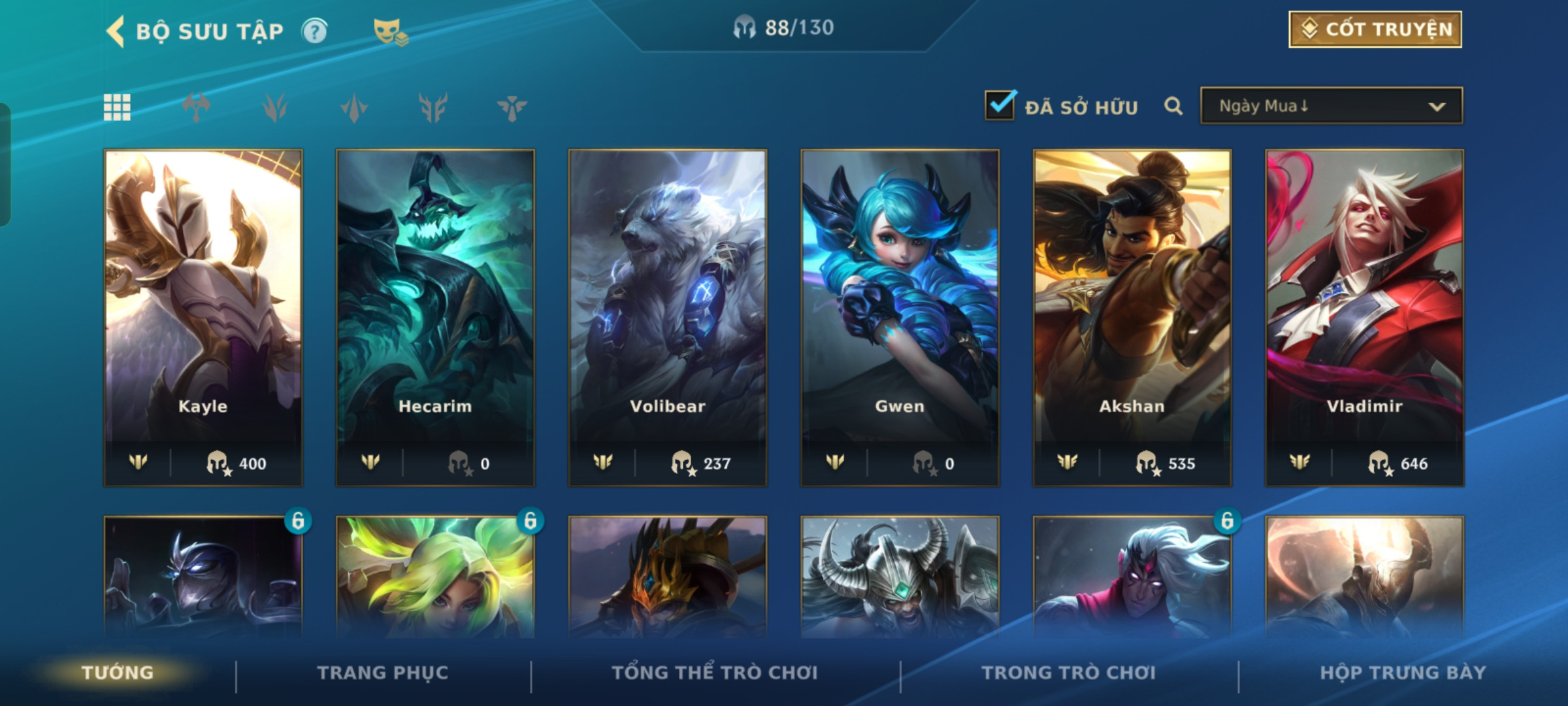Viewport: 1568px width, 706px height.
Task: Switch to the Trong Trò Chơi tab
Action: (x=1068, y=673)
